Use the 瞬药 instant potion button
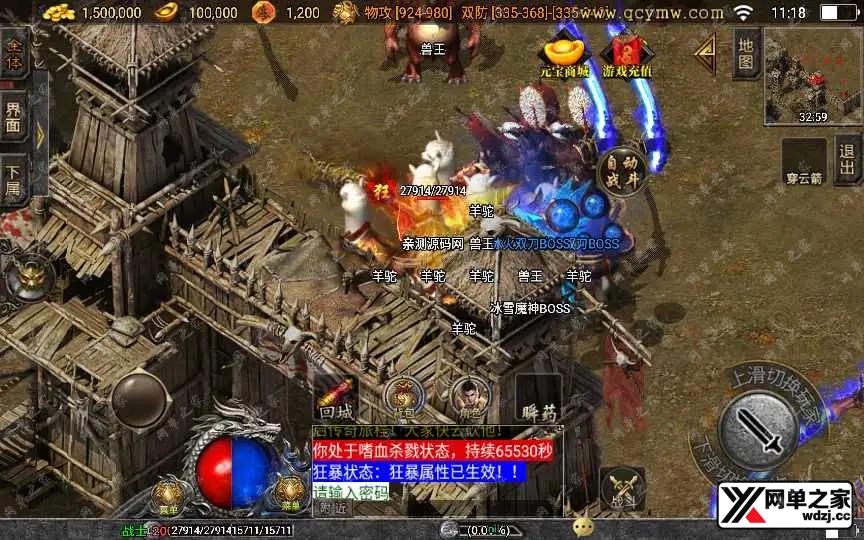 tap(538, 397)
